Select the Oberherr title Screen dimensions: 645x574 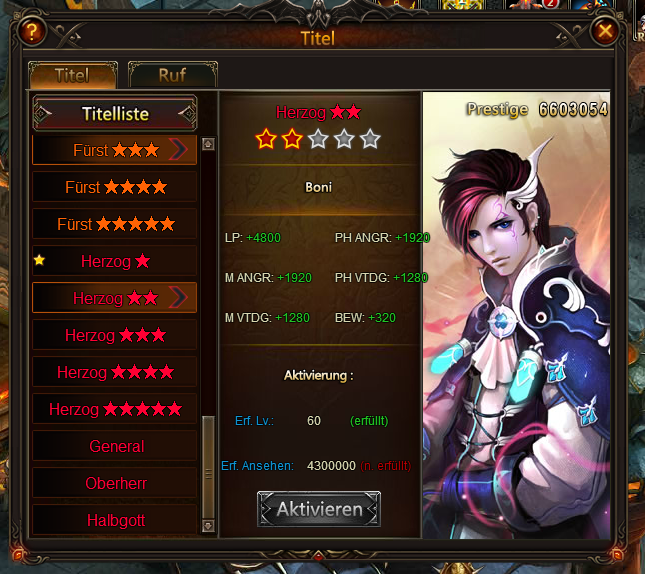pos(116,483)
